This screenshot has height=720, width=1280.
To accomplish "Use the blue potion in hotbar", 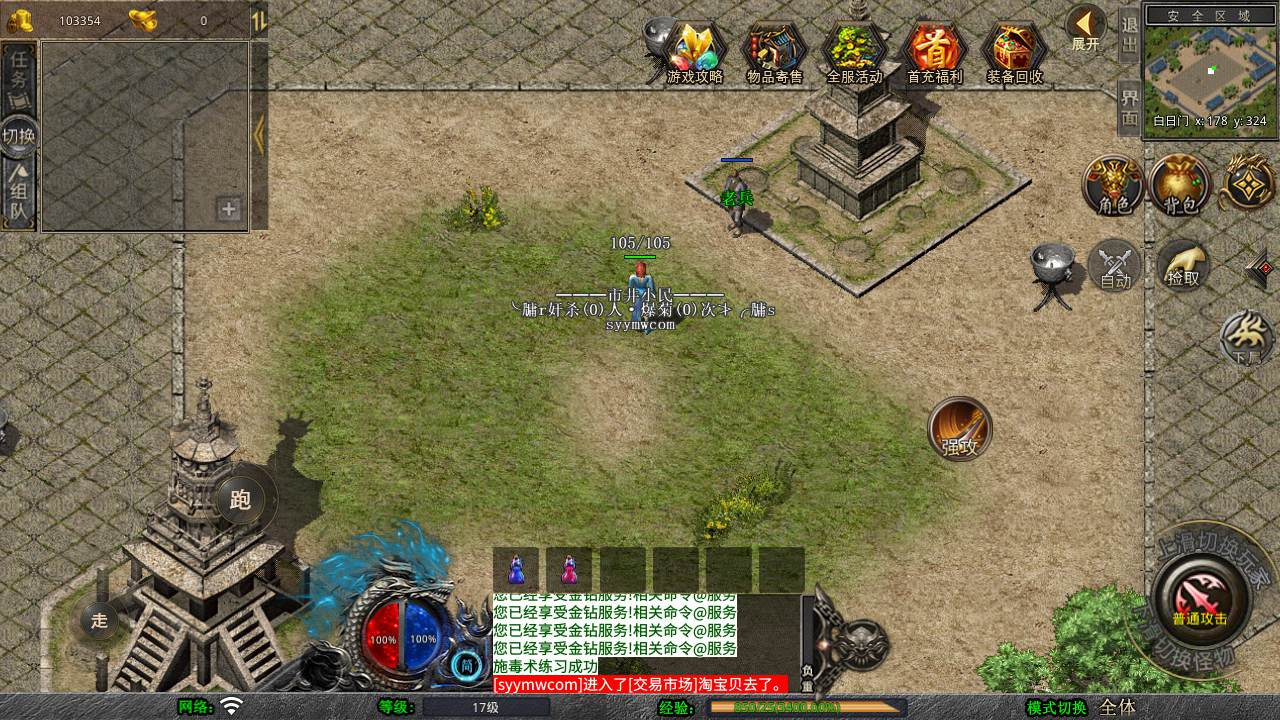I will pyautogui.click(x=516, y=569).
